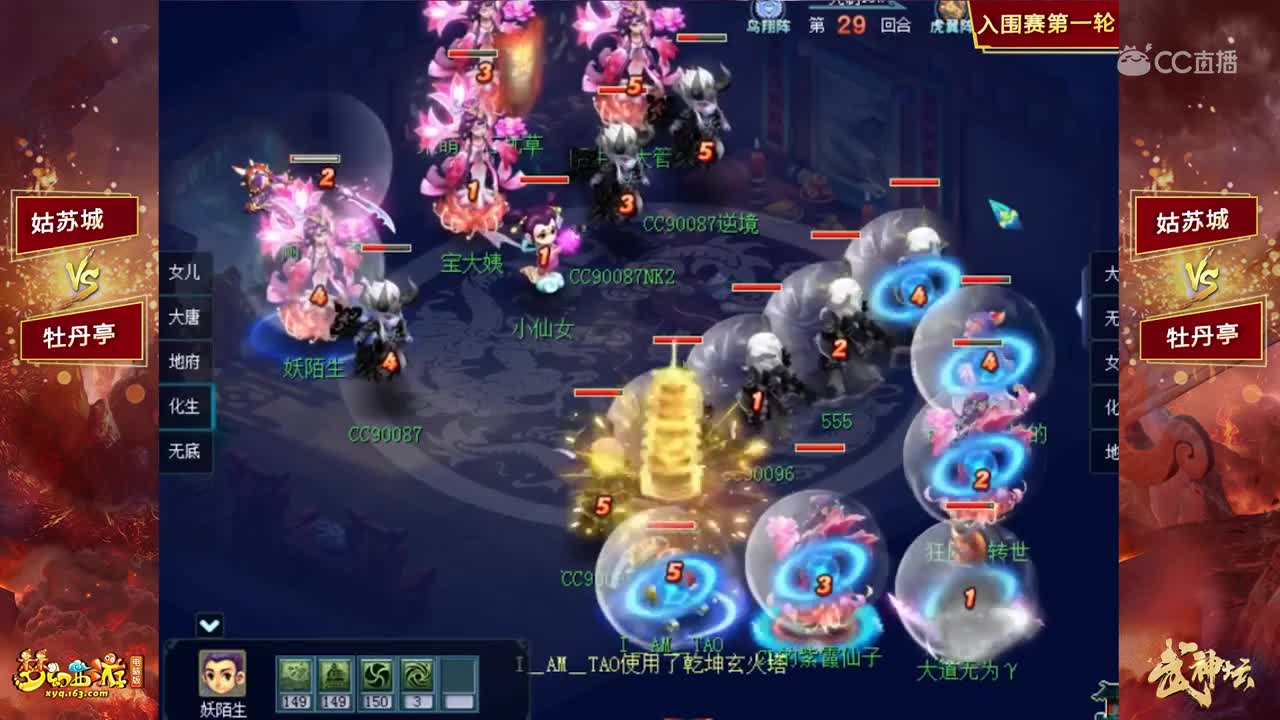This screenshot has height=720, width=1280.
Task: Switch to the 大唐 tab
Action: click(186, 318)
